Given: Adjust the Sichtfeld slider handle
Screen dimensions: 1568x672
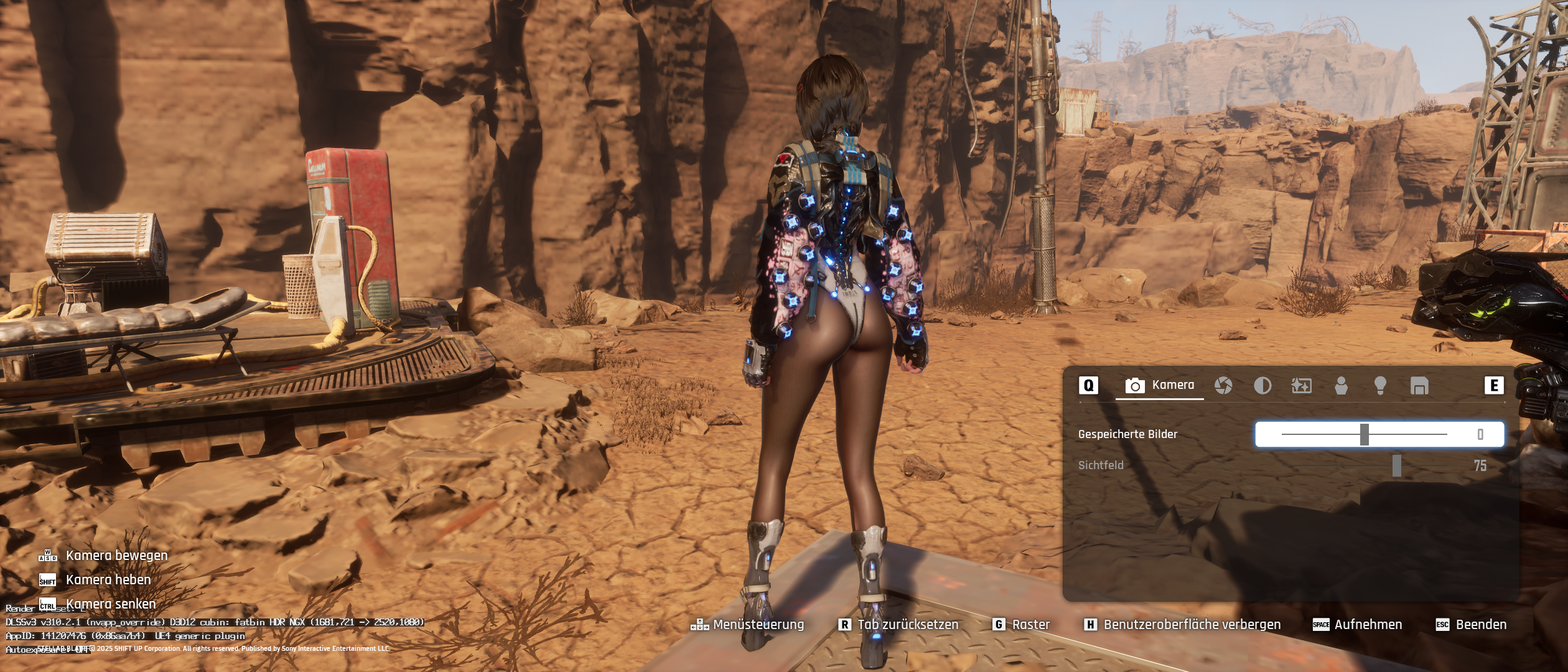Looking at the screenshot, I should (x=1397, y=465).
